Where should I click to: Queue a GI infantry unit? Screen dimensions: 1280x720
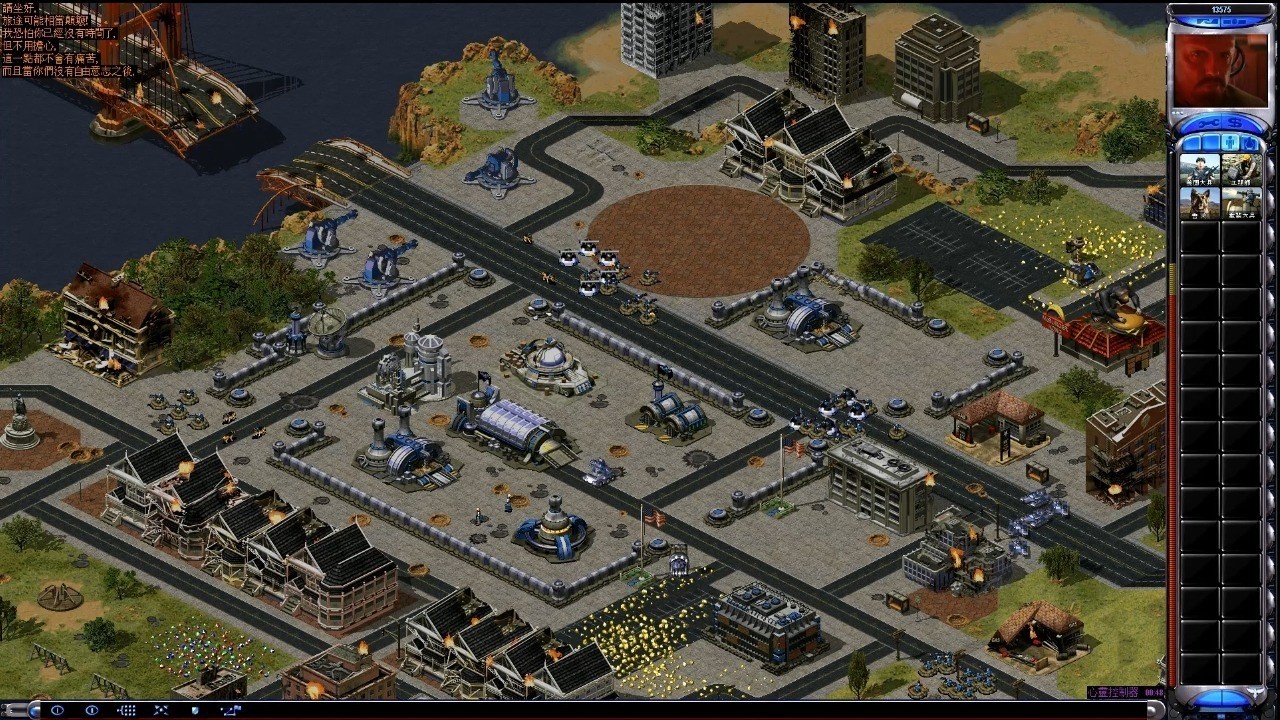[1199, 170]
